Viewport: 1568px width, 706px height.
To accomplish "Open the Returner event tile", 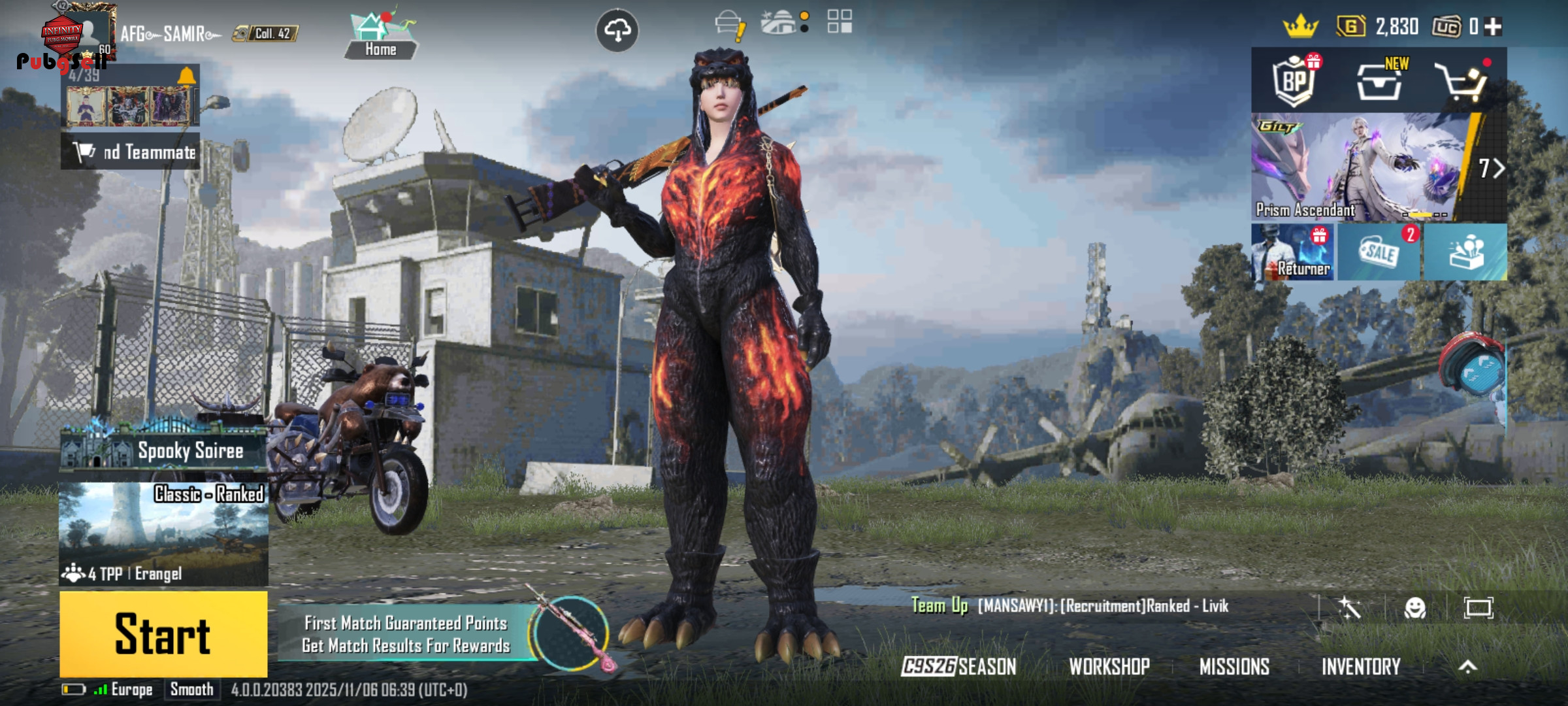I will (1293, 252).
